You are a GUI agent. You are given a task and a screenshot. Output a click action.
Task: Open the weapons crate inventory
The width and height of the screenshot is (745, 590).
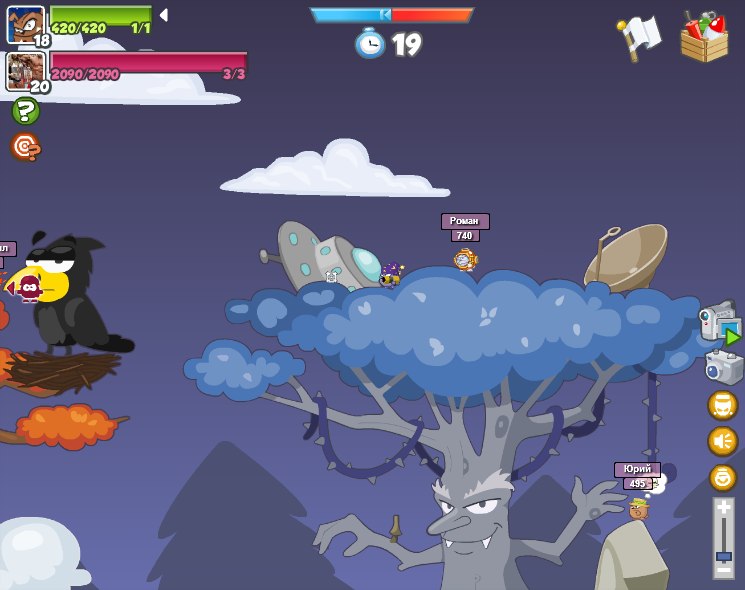(x=704, y=38)
